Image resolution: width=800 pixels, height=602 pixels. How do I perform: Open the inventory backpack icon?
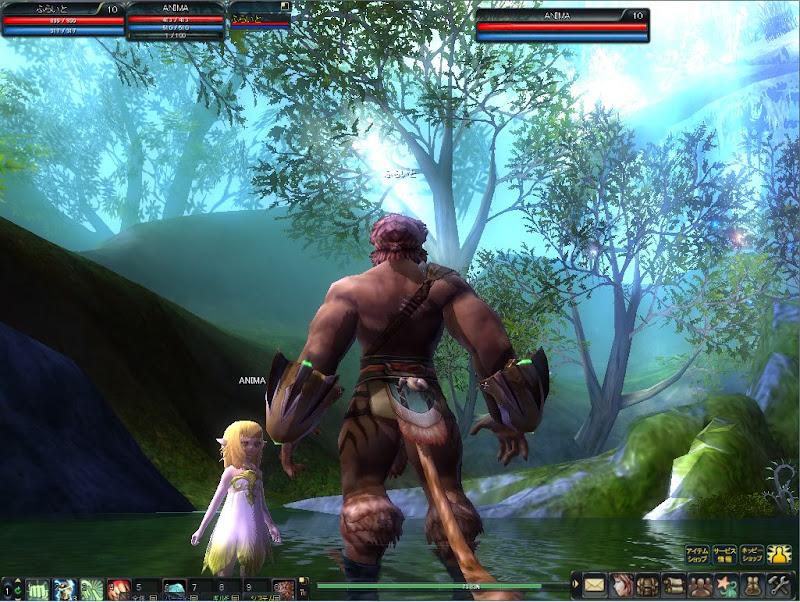pyautogui.click(x=647, y=584)
